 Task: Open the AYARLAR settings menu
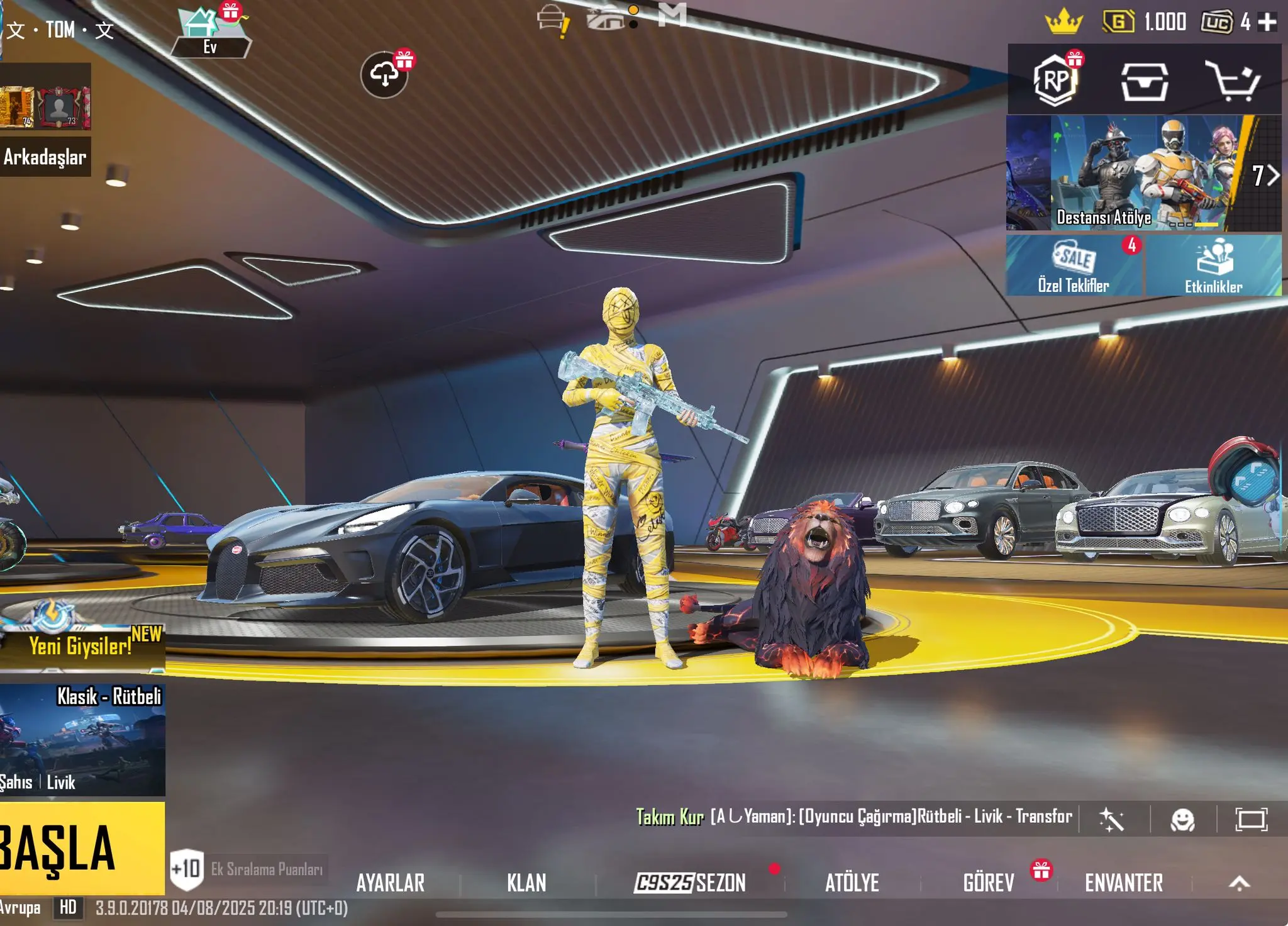click(390, 883)
